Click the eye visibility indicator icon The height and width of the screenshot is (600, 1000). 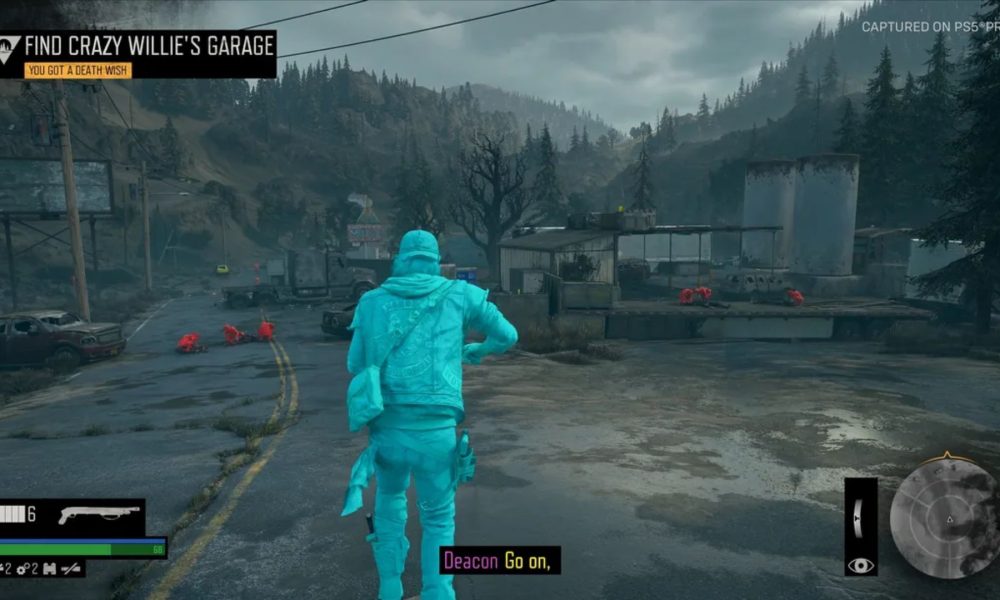pyautogui.click(x=860, y=565)
